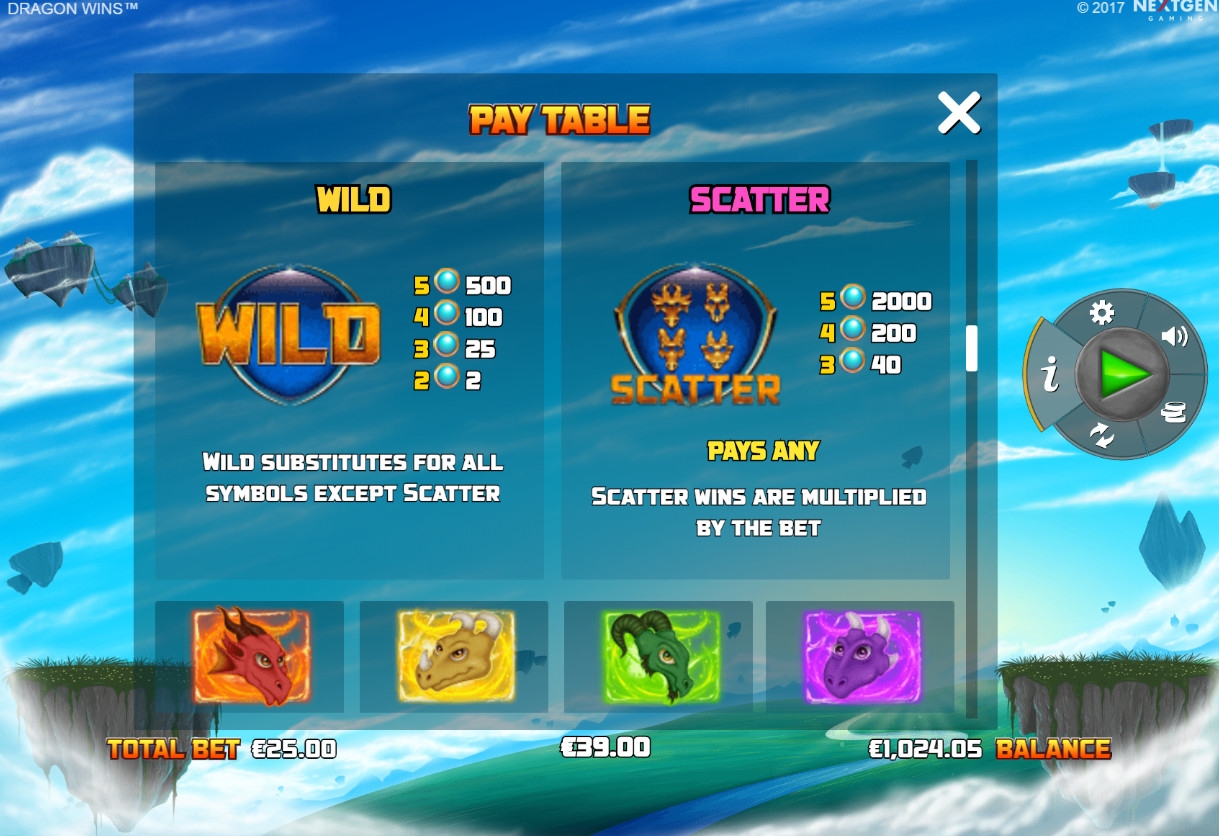Close the Pay Table window

[x=959, y=113]
